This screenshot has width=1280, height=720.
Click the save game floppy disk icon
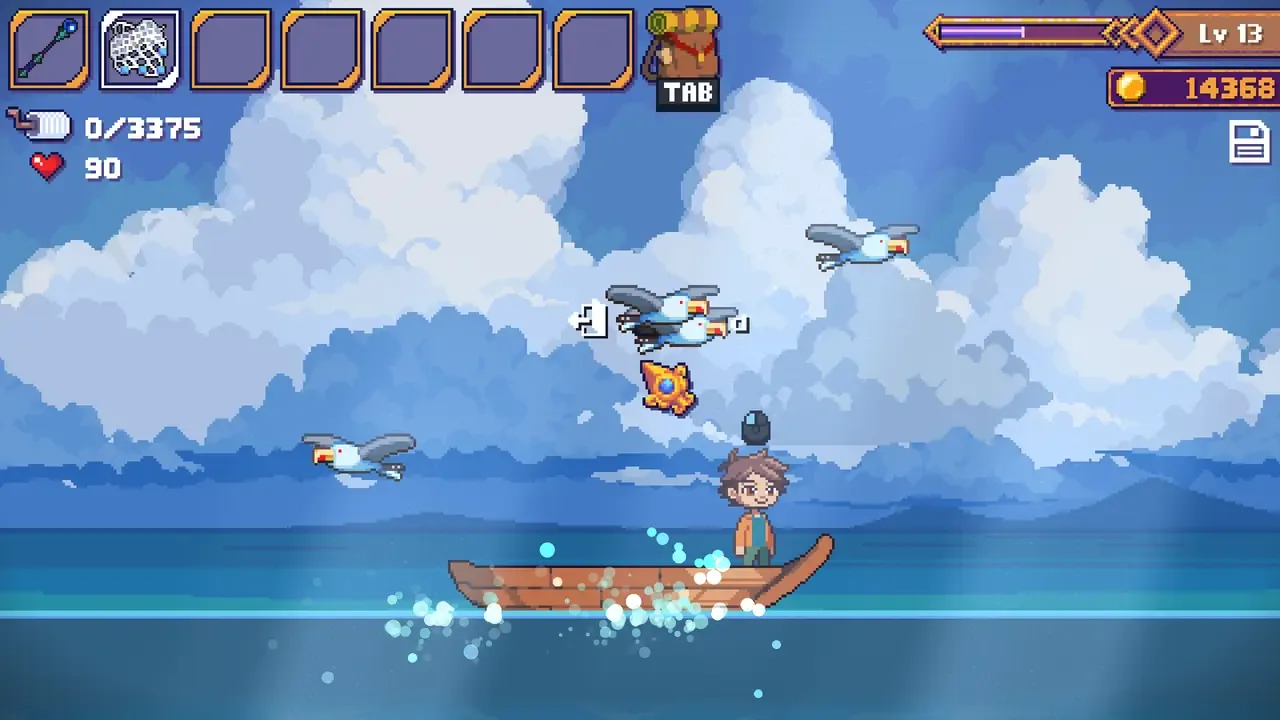(1249, 143)
